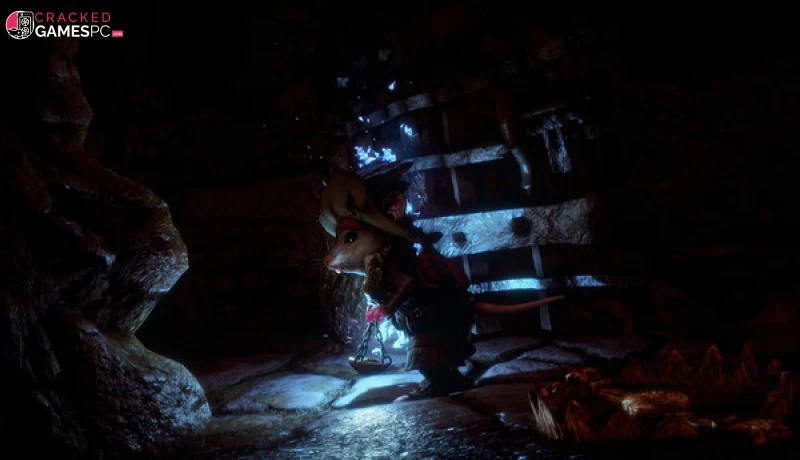This screenshot has width=800, height=460.
Task: Click the Cracked Games PC logo
Action: click(x=62, y=25)
